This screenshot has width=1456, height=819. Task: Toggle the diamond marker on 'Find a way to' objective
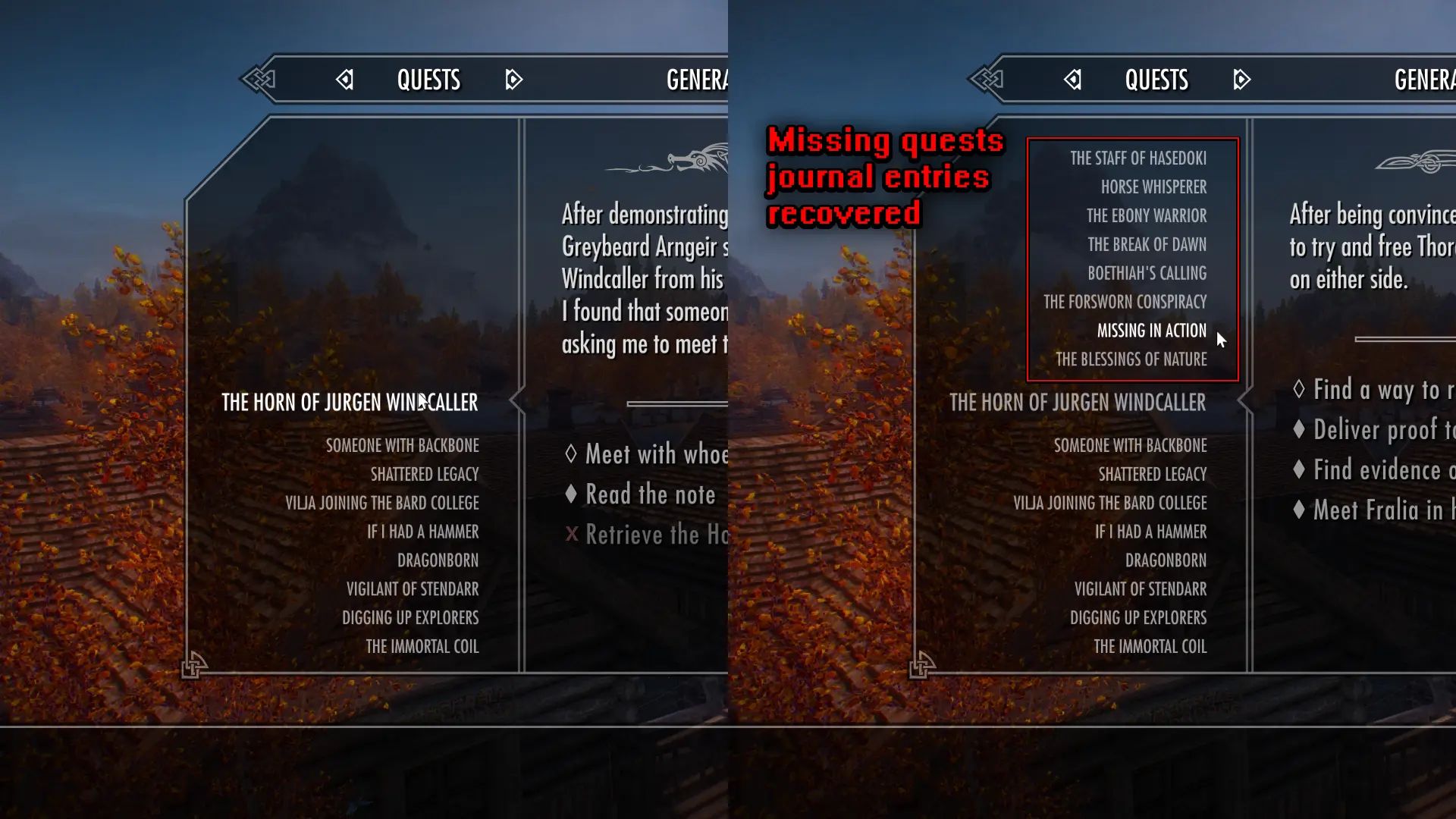pyautogui.click(x=1298, y=389)
